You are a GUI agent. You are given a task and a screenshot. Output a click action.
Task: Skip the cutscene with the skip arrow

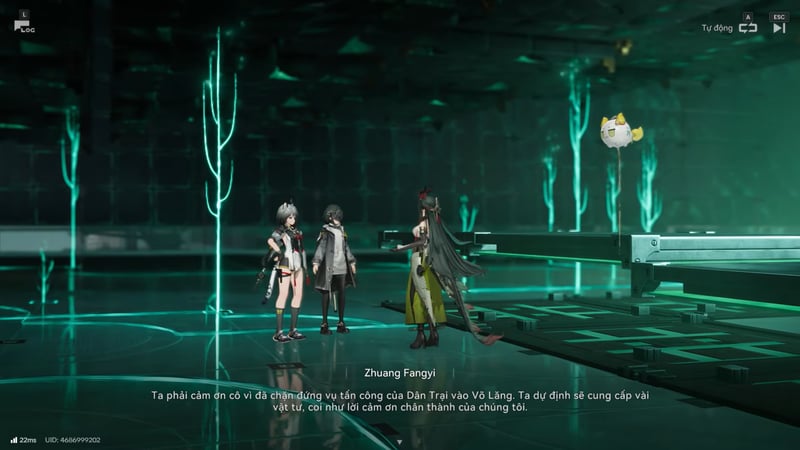779,28
